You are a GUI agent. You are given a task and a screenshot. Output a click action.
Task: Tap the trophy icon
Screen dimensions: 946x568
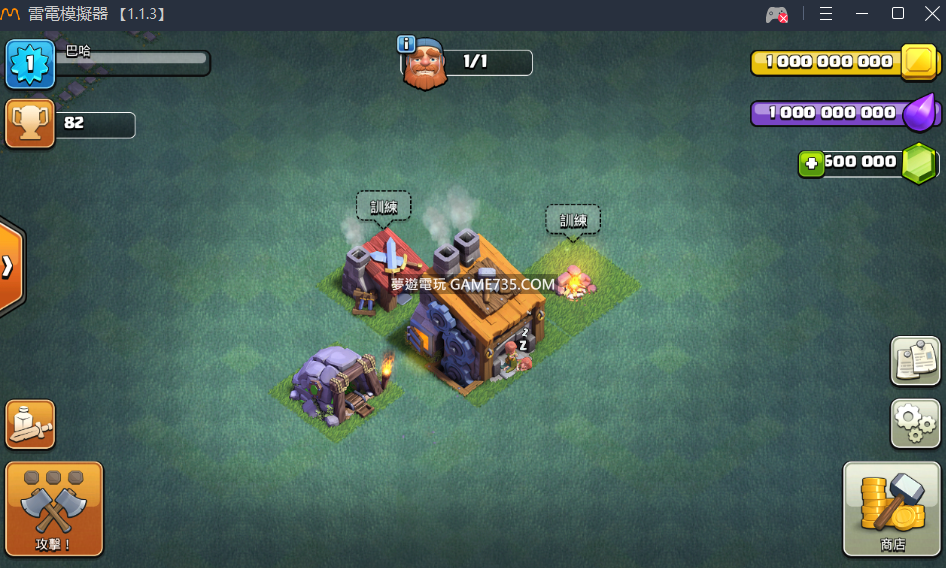click(x=30, y=124)
